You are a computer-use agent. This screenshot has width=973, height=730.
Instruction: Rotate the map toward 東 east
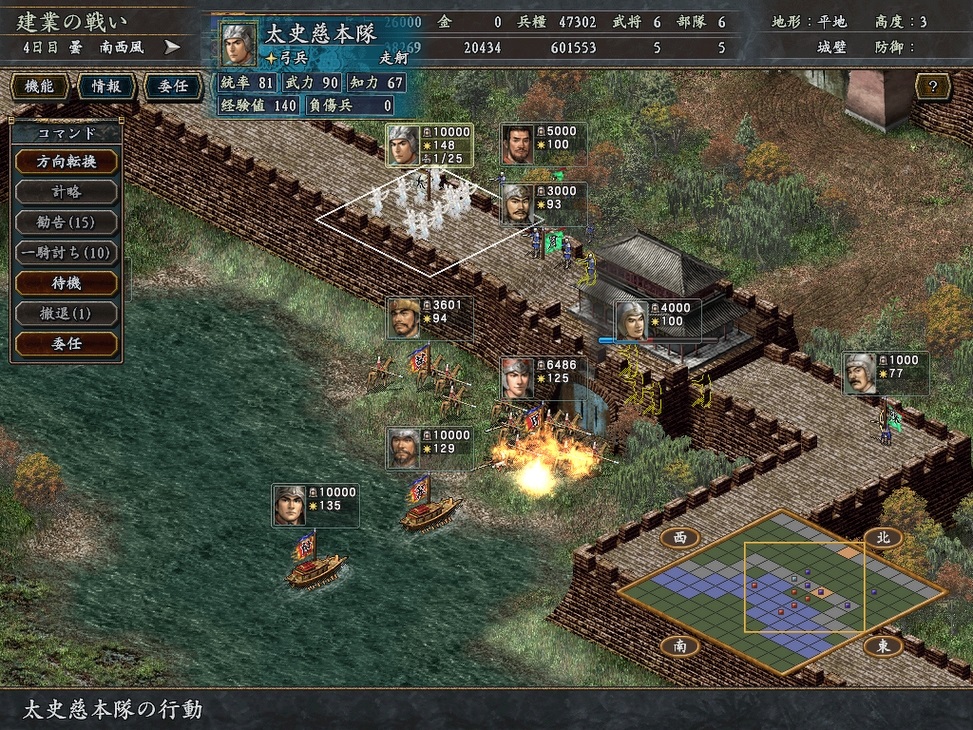(x=883, y=646)
